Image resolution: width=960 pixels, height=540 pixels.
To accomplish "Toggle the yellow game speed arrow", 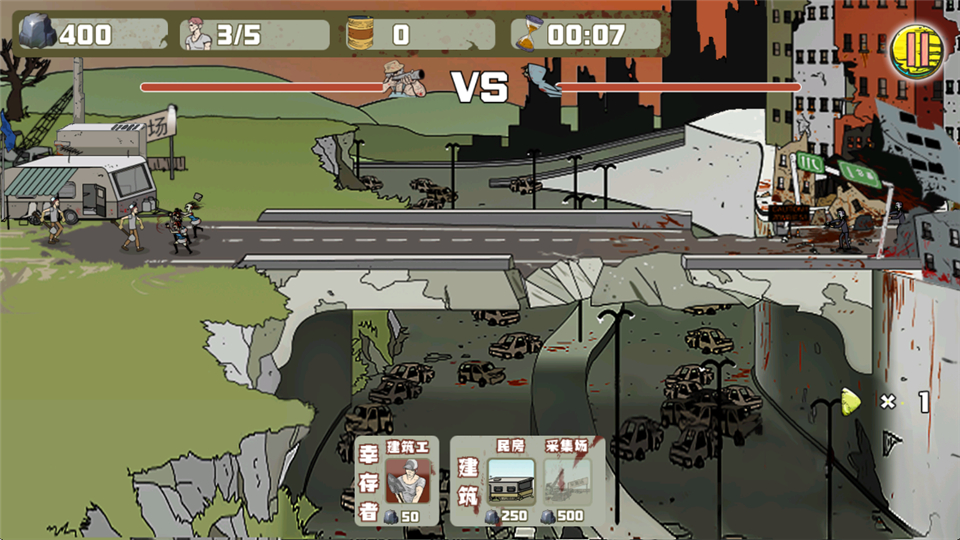I will [x=852, y=402].
